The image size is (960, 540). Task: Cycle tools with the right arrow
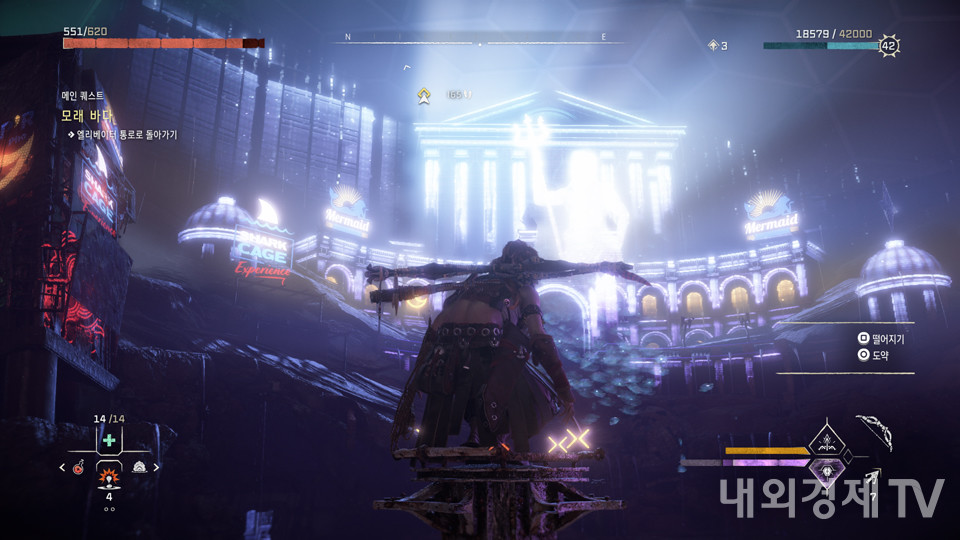[156, 467]
